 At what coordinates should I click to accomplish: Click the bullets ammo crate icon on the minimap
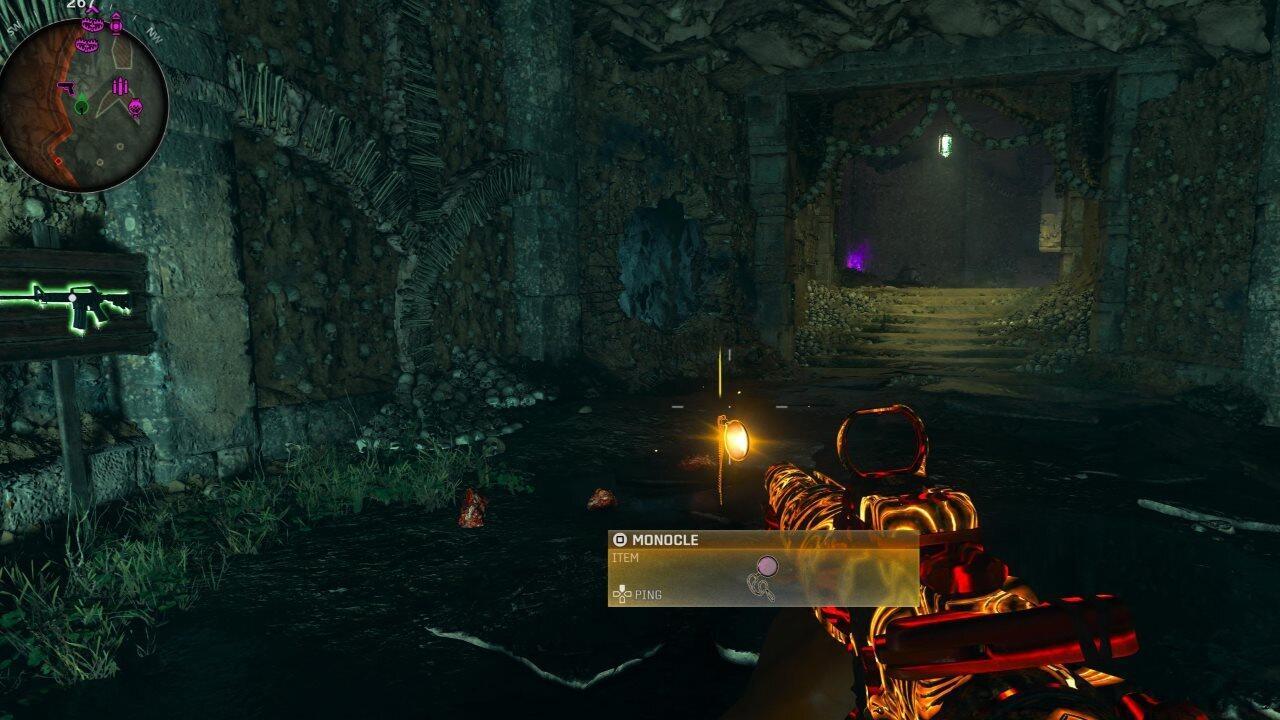tap(120, 85)
